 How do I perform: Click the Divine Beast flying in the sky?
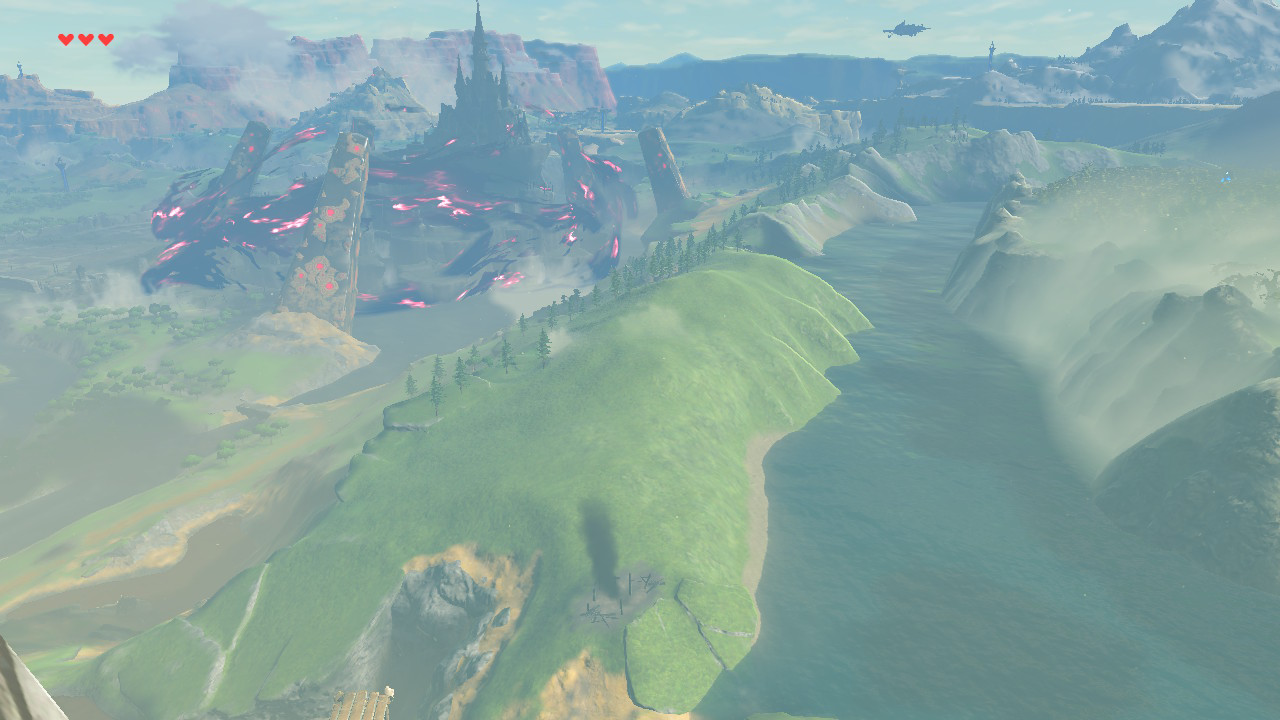(905, 30)
